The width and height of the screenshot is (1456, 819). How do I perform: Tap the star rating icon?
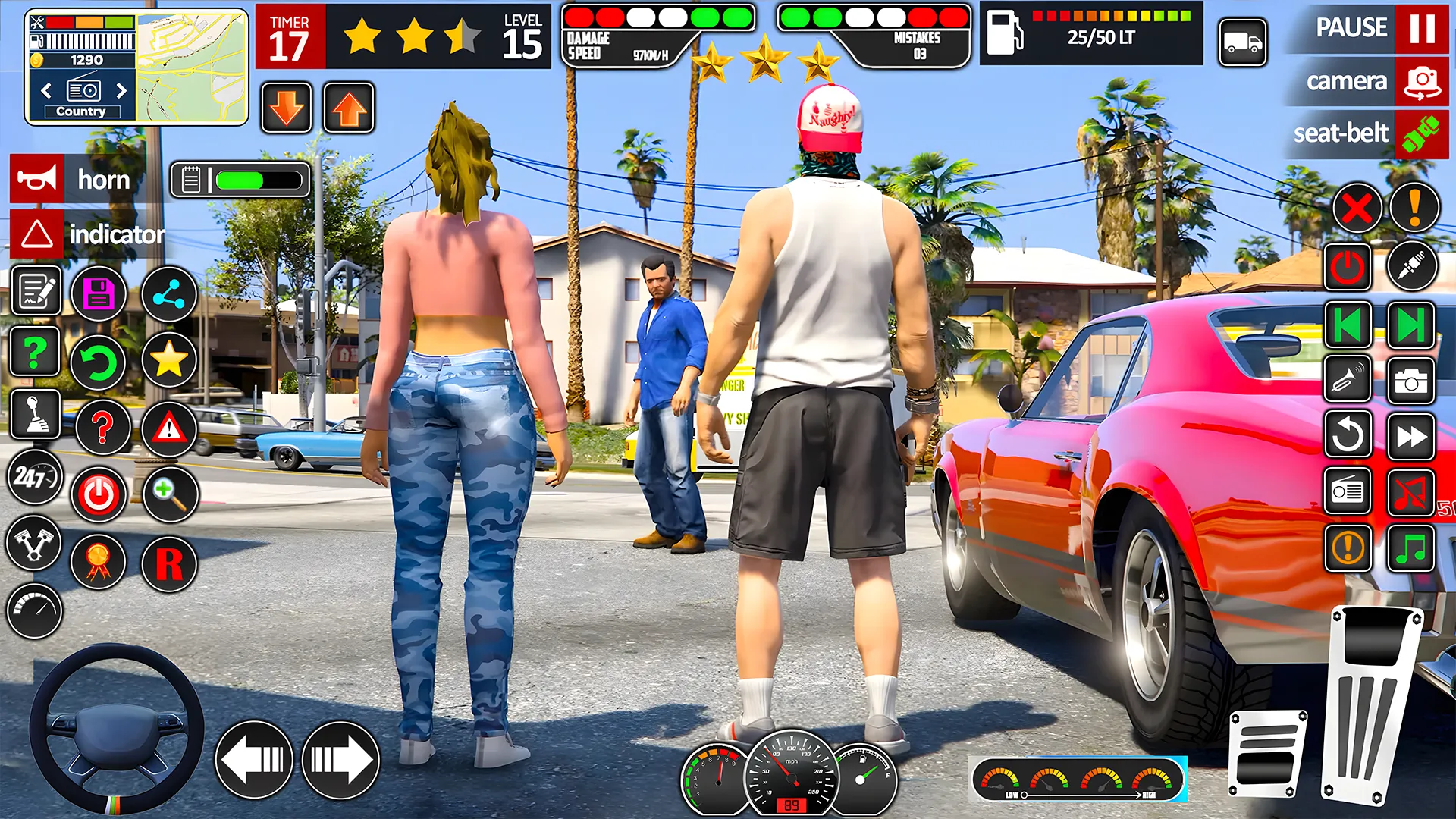(171, 361)
